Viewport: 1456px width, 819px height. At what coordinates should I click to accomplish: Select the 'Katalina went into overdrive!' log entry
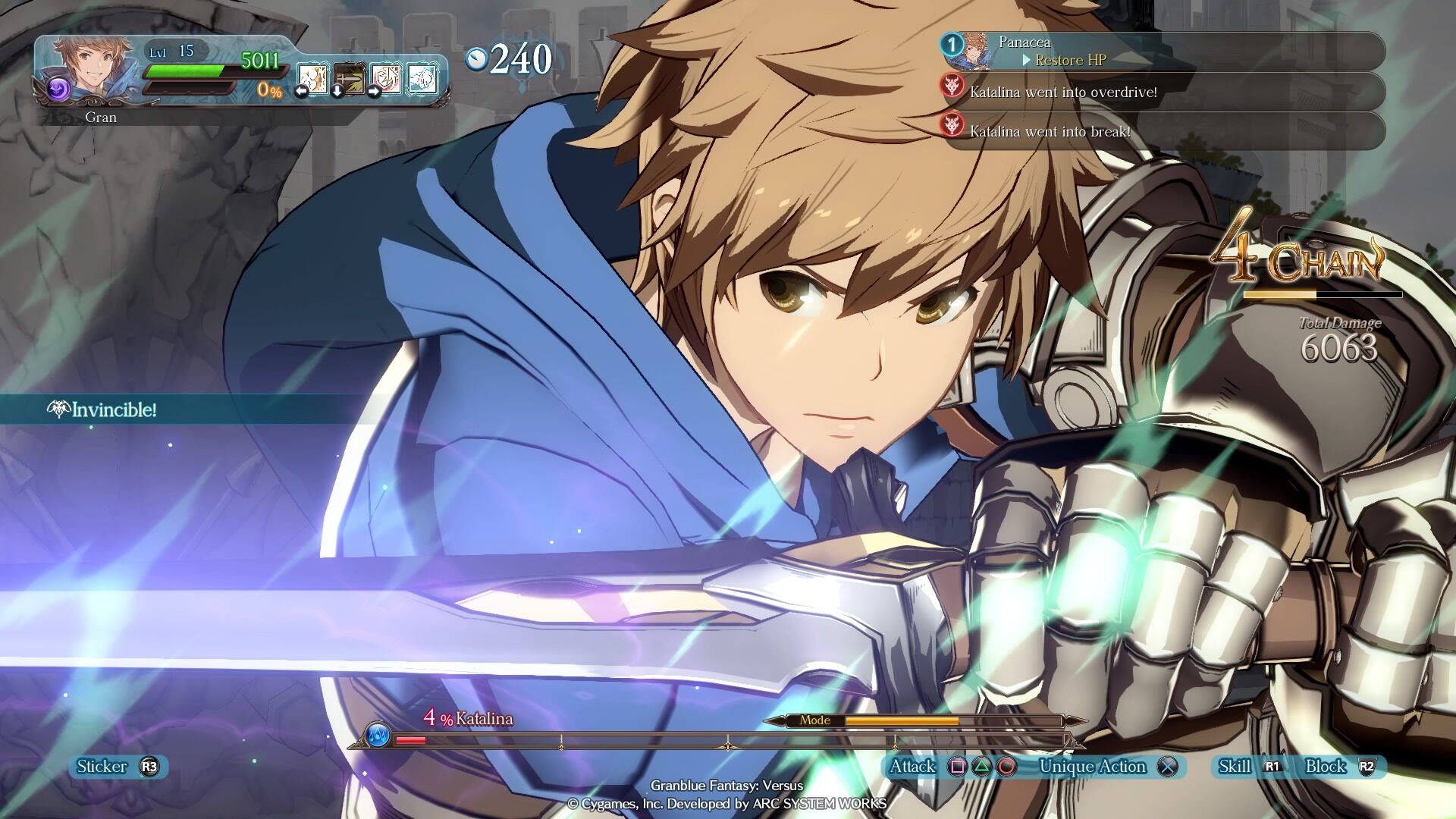pos(1163,92)
